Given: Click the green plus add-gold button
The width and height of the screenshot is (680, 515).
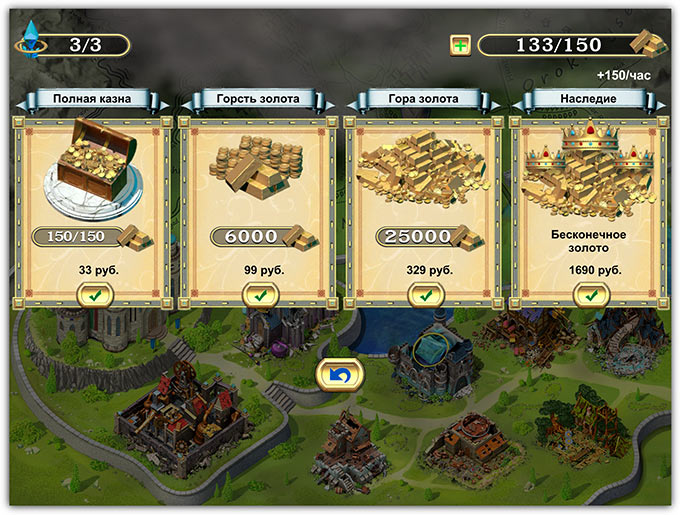Looking at the screenshot, I should click(460, 45).
